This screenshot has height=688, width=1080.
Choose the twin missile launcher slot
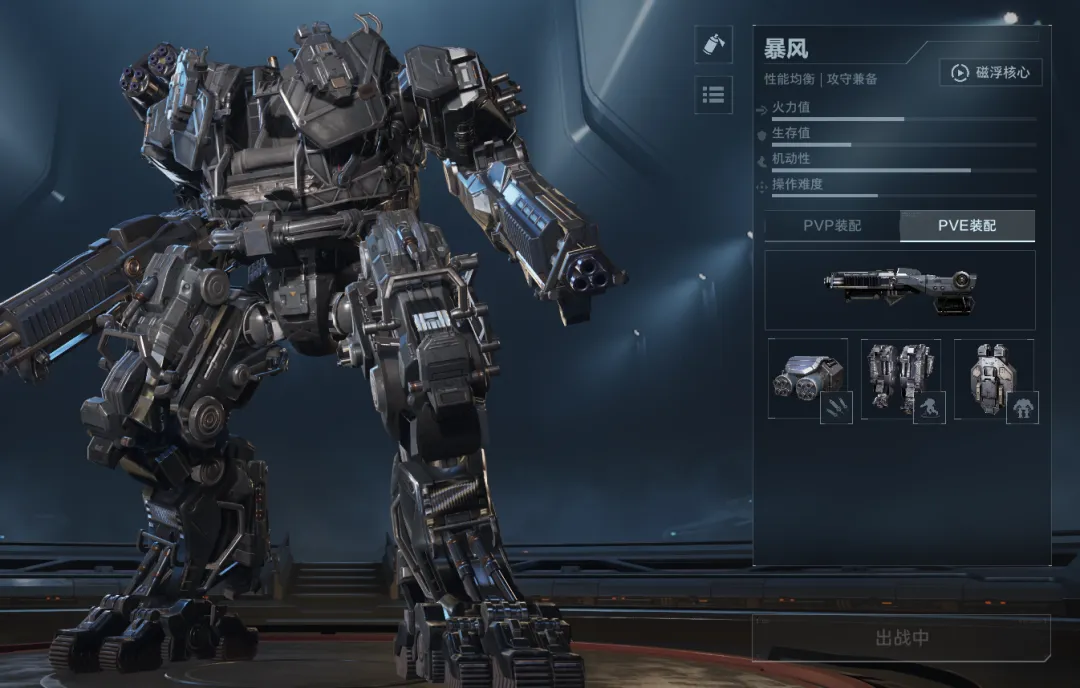(x=809, y=379)
